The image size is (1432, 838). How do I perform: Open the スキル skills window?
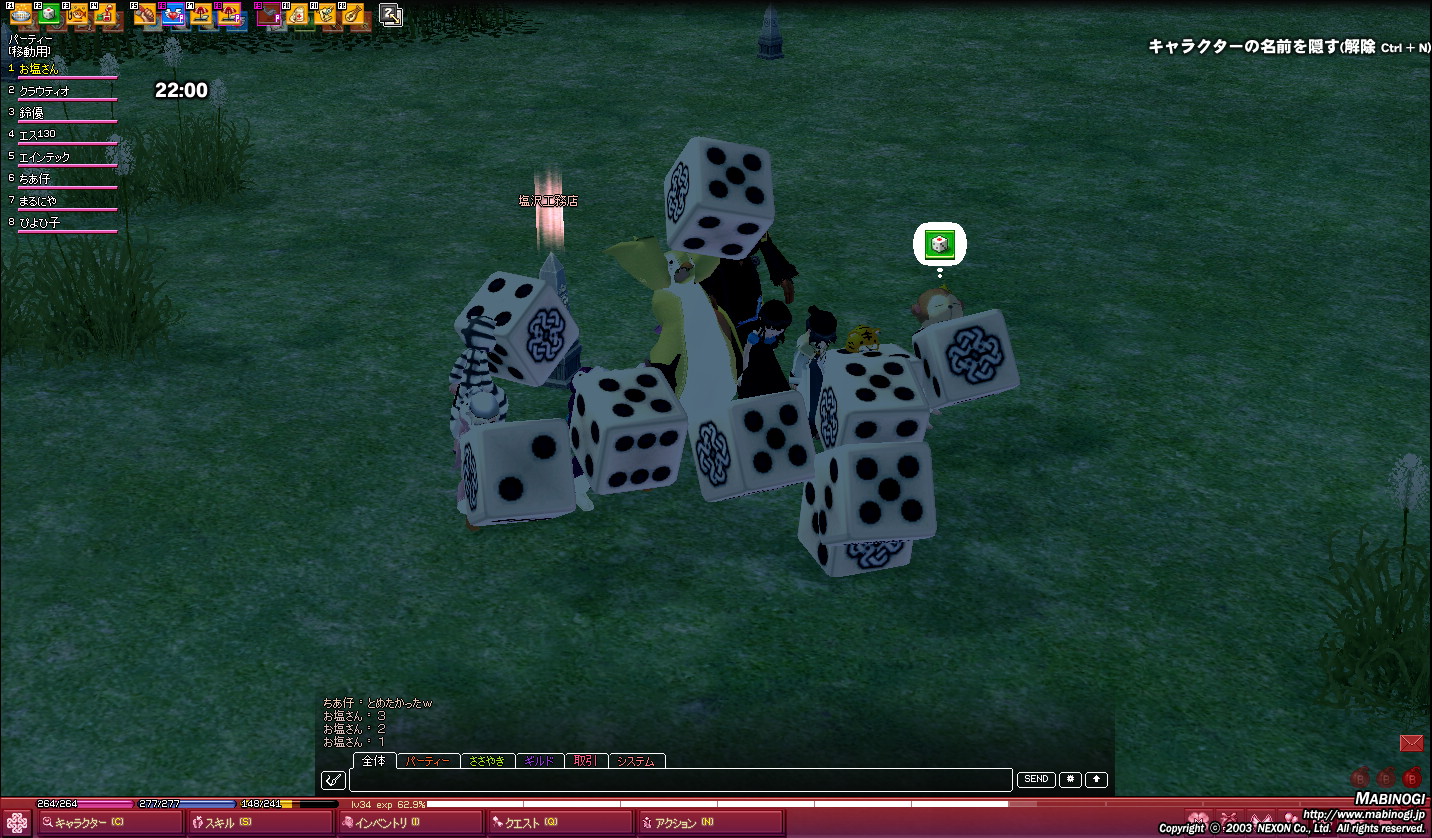click(x=230, y=823)
